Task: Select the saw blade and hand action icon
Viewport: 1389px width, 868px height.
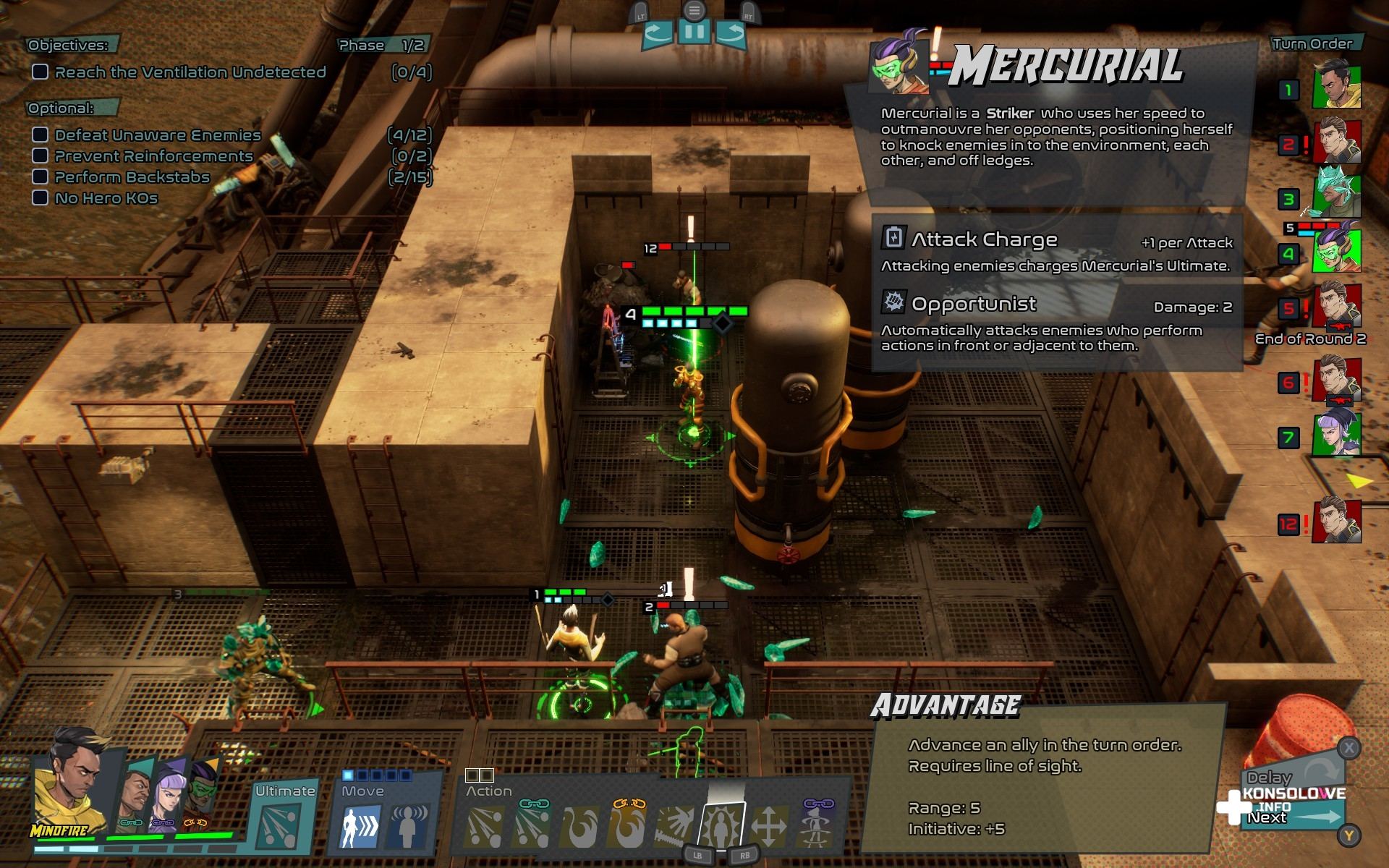Action: (674, 825)
